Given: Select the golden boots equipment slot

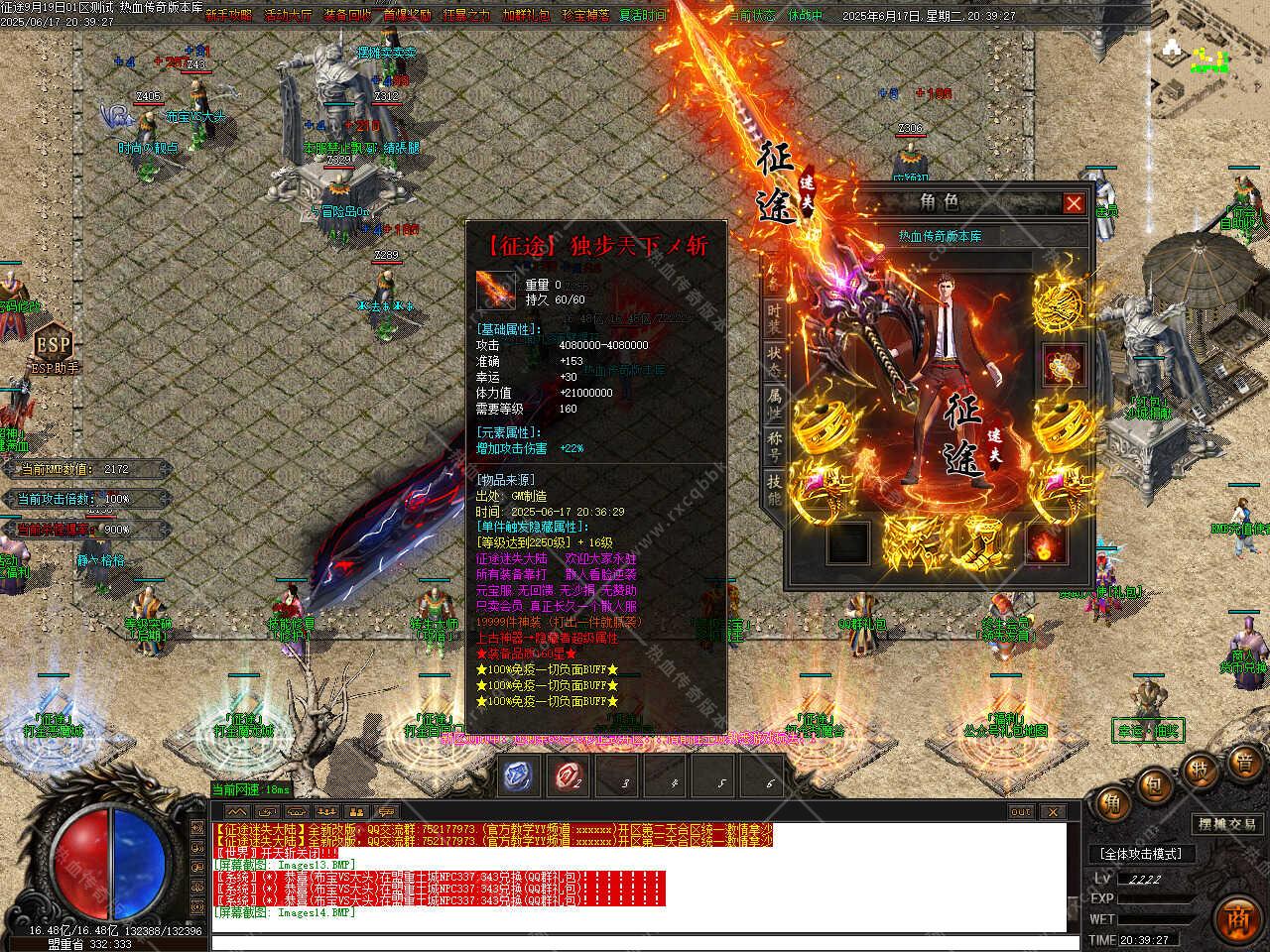Looking at the screenshot, I should tap(977, 539).
